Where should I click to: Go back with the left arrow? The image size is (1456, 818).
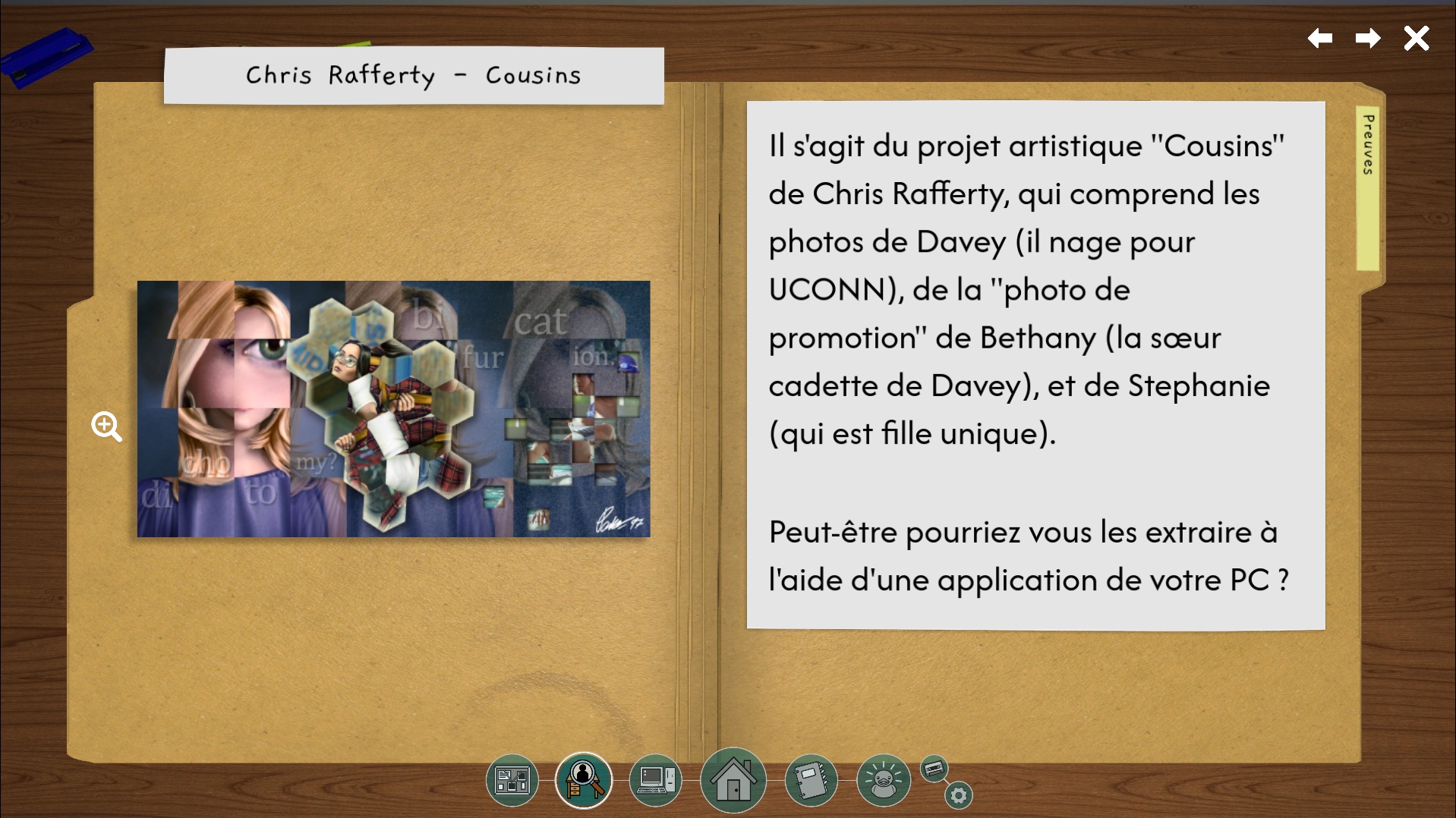[1320, 38]
